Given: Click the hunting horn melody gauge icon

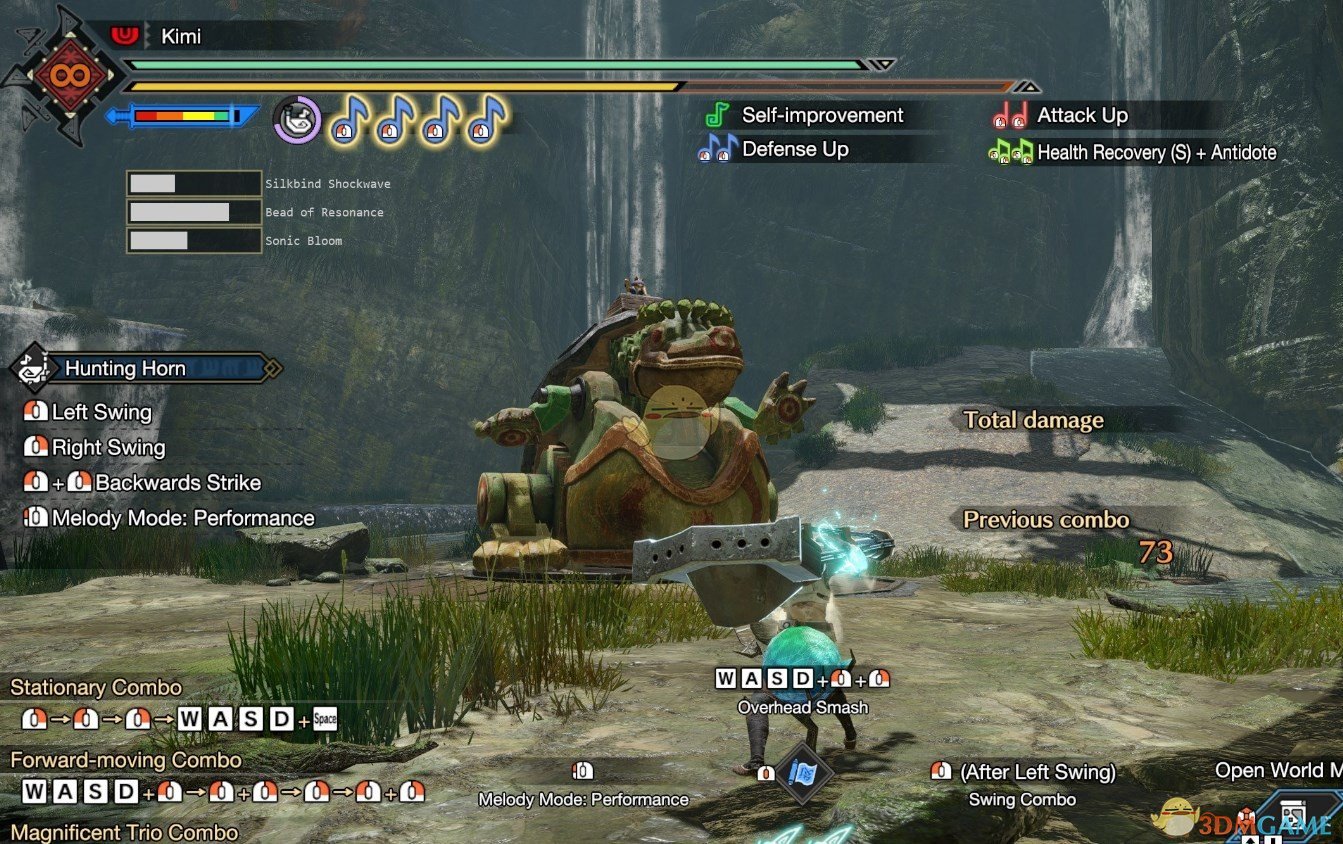Looking at the screenshot, I should click(297, 119).
